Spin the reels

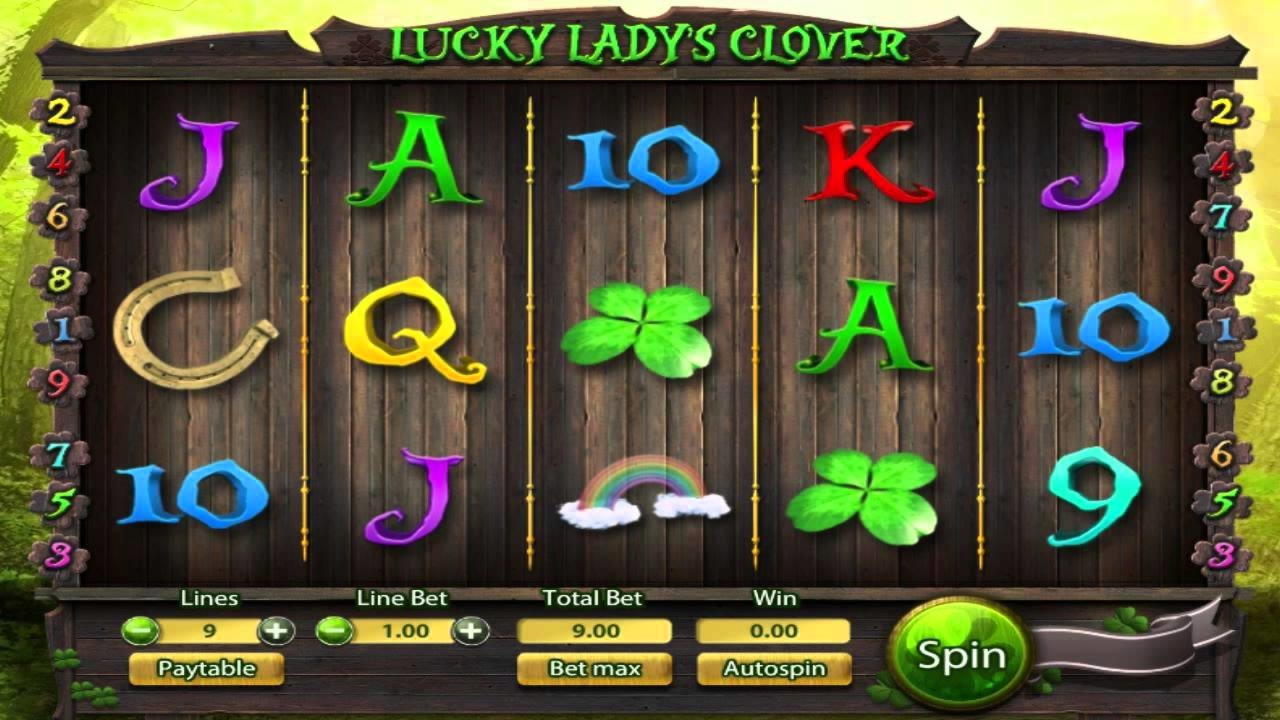[960, 656]
